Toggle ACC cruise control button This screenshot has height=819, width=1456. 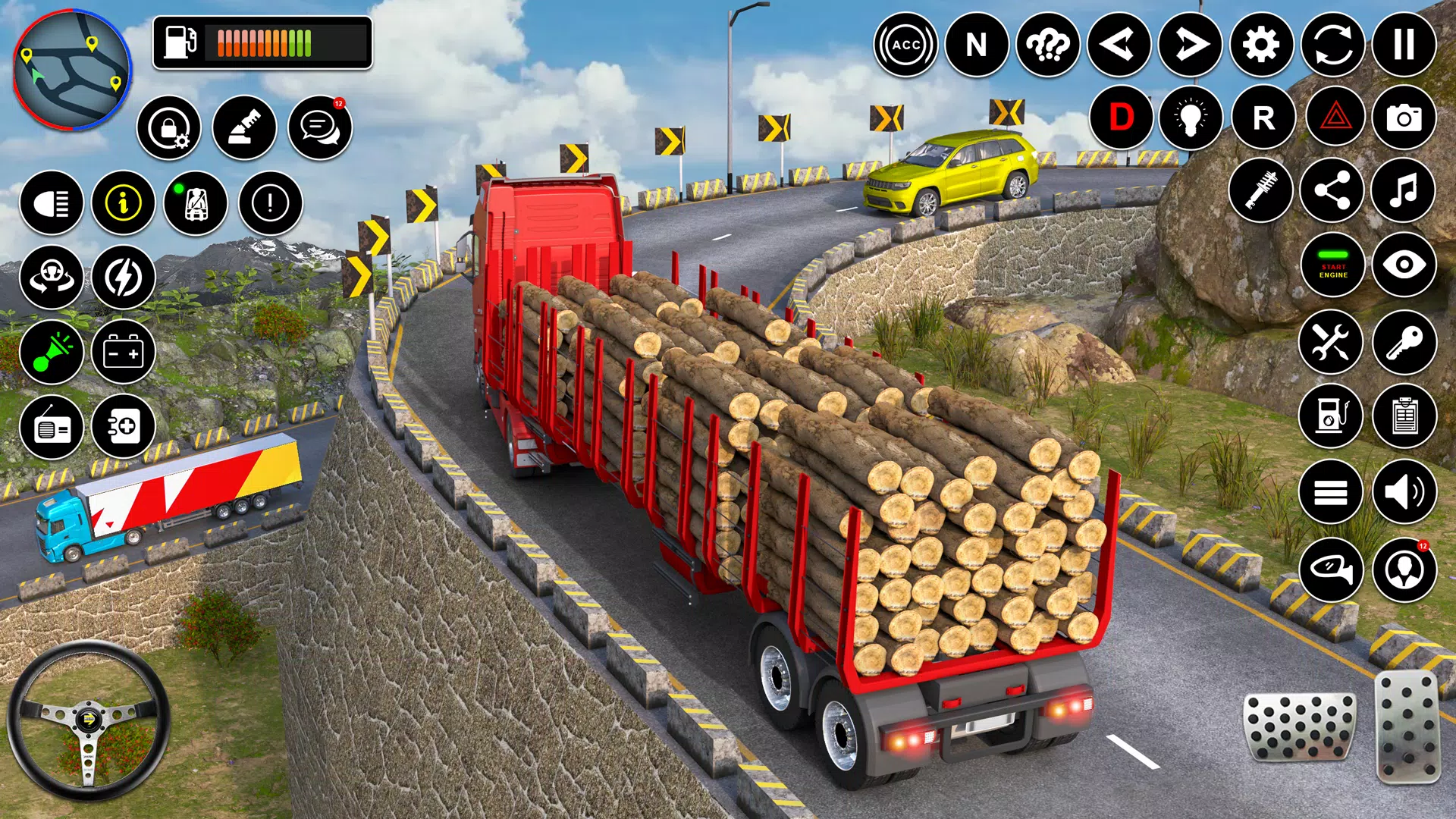tap(905, 45)
